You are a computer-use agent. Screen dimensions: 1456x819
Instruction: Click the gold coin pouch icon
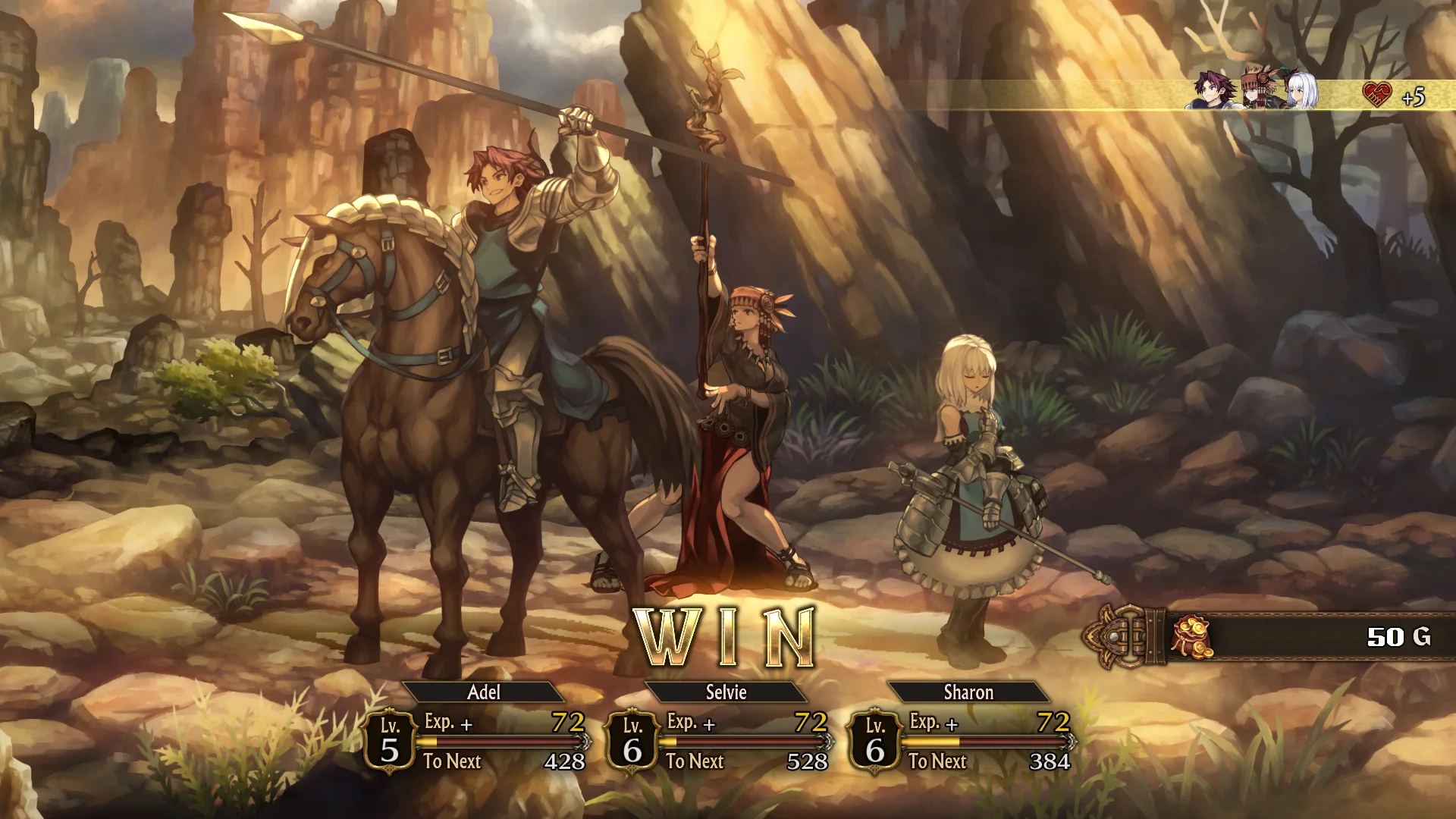[x=1191, y=637]
